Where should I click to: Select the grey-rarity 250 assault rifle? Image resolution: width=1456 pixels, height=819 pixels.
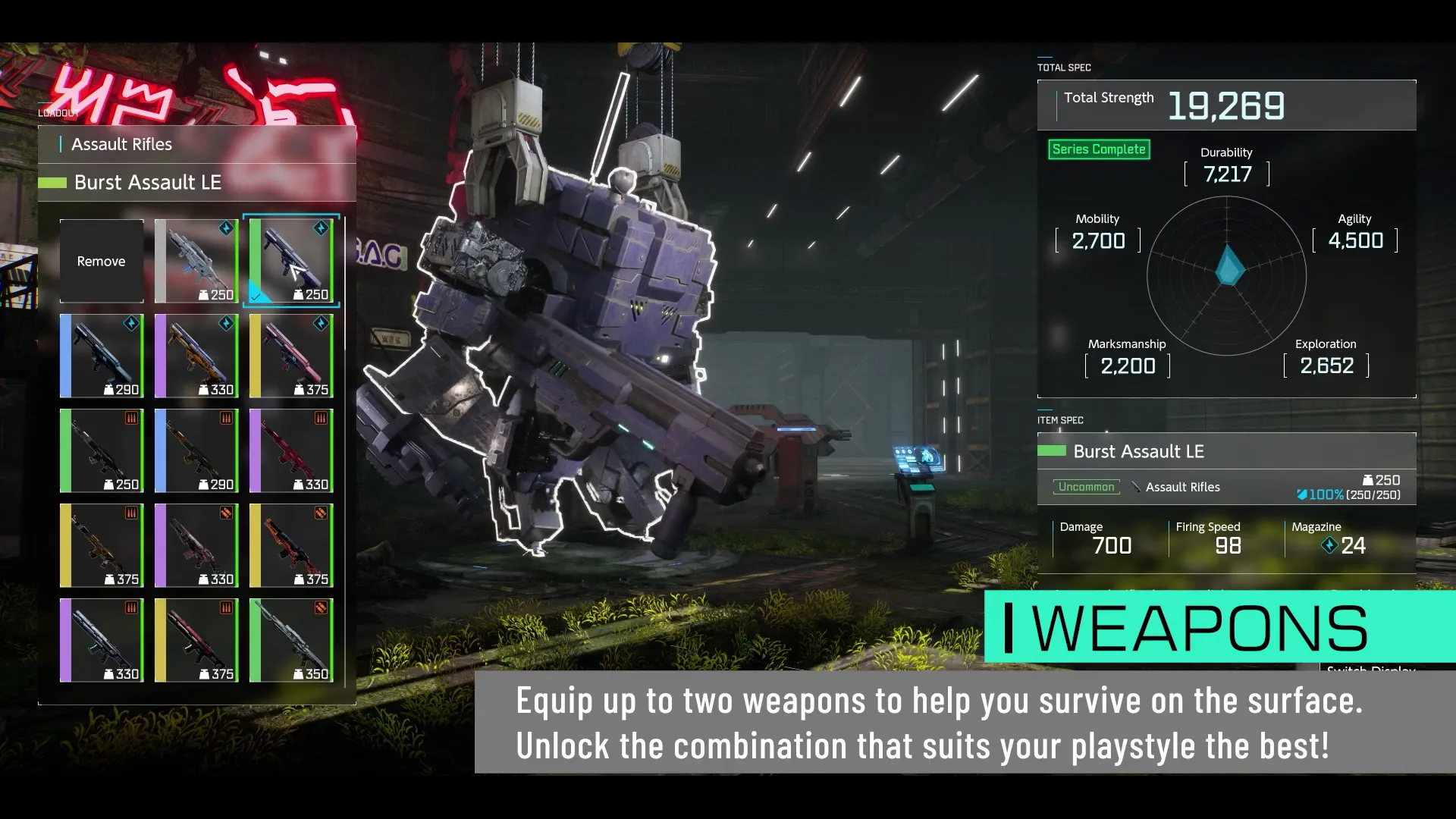point(196,261)
